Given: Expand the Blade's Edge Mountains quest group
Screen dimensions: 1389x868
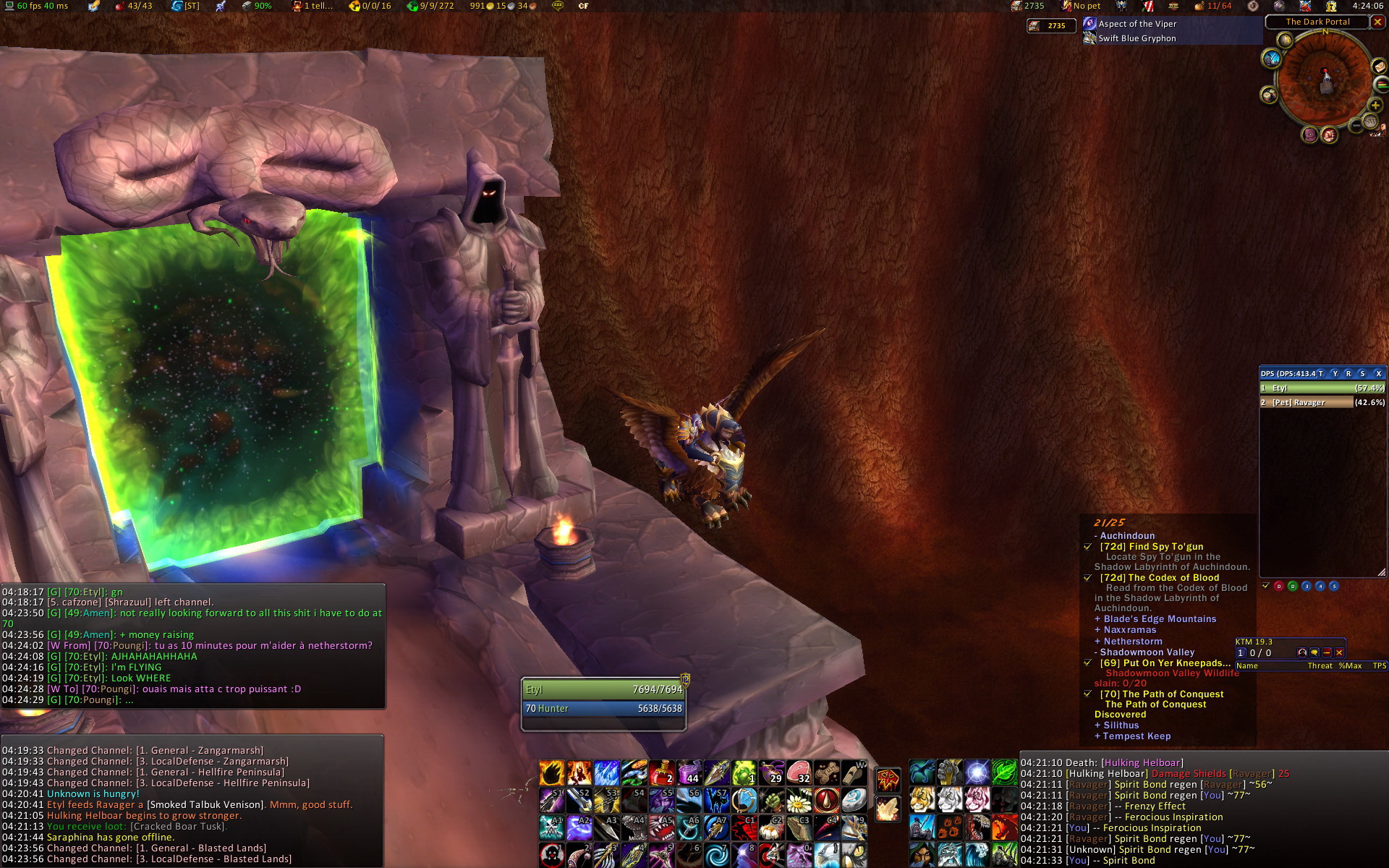Looking at the screenshot, I should tap(1159, 619).
